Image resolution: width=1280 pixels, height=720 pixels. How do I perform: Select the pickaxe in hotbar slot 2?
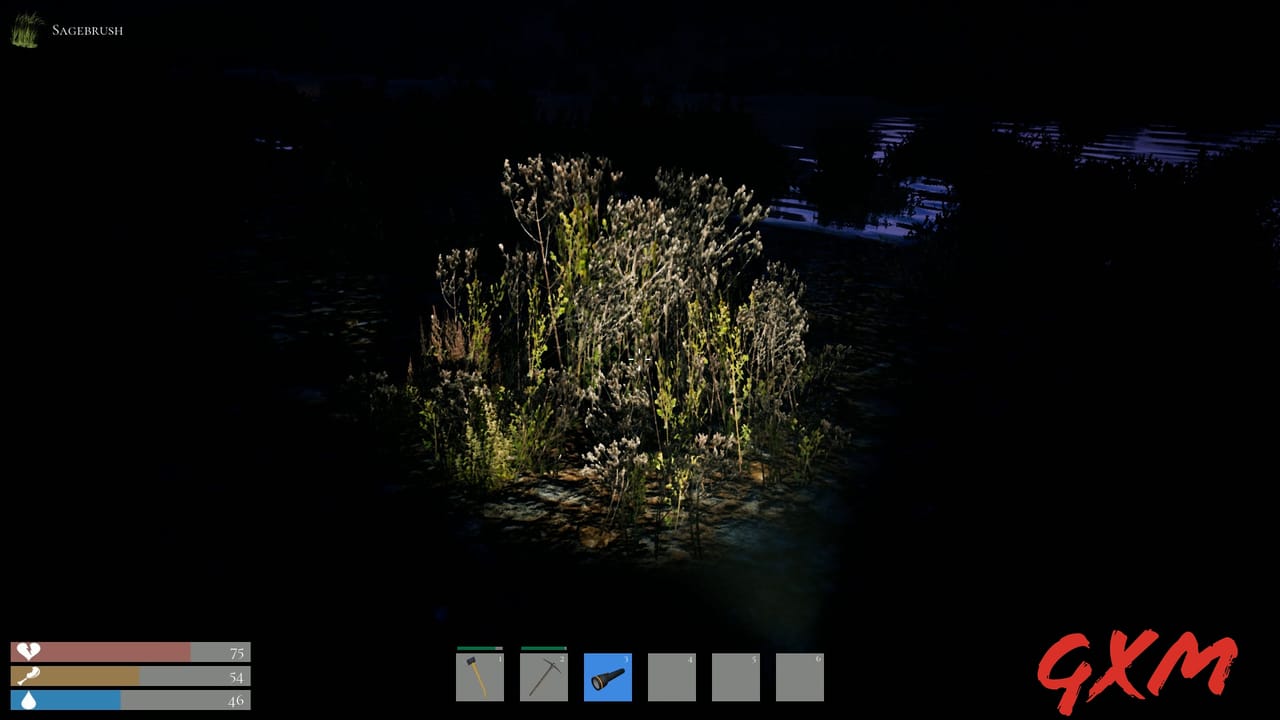pyautogui.click(x=544, y=677)
